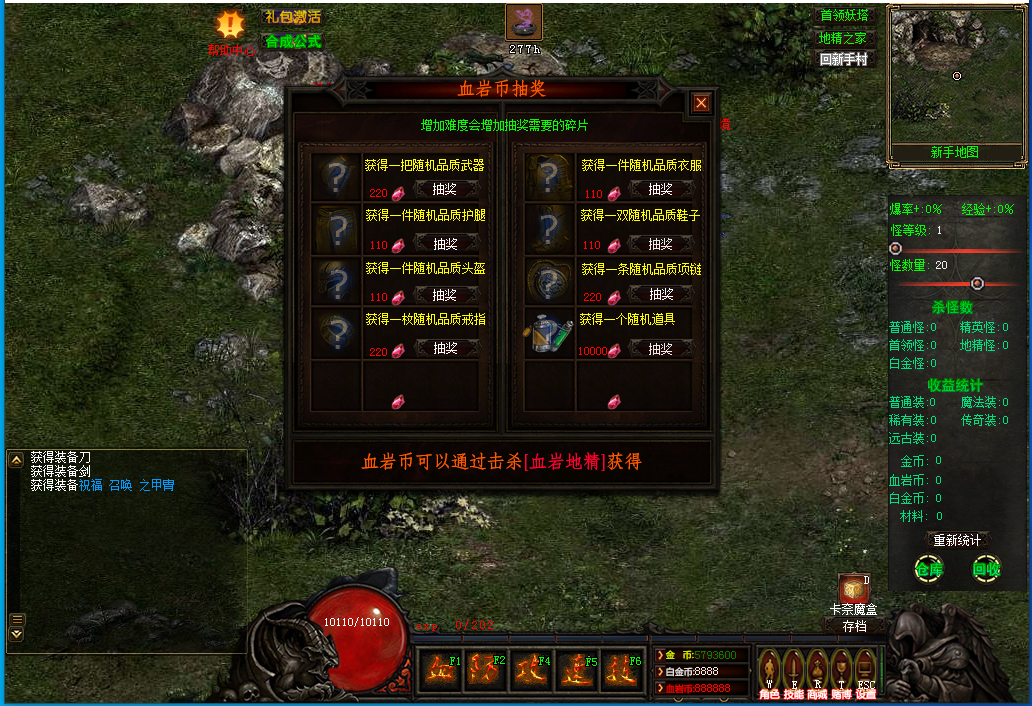Reset stats with 重新统计 button
The width and height of the screenshot is (1032, 706).
(x=957, y=540)
